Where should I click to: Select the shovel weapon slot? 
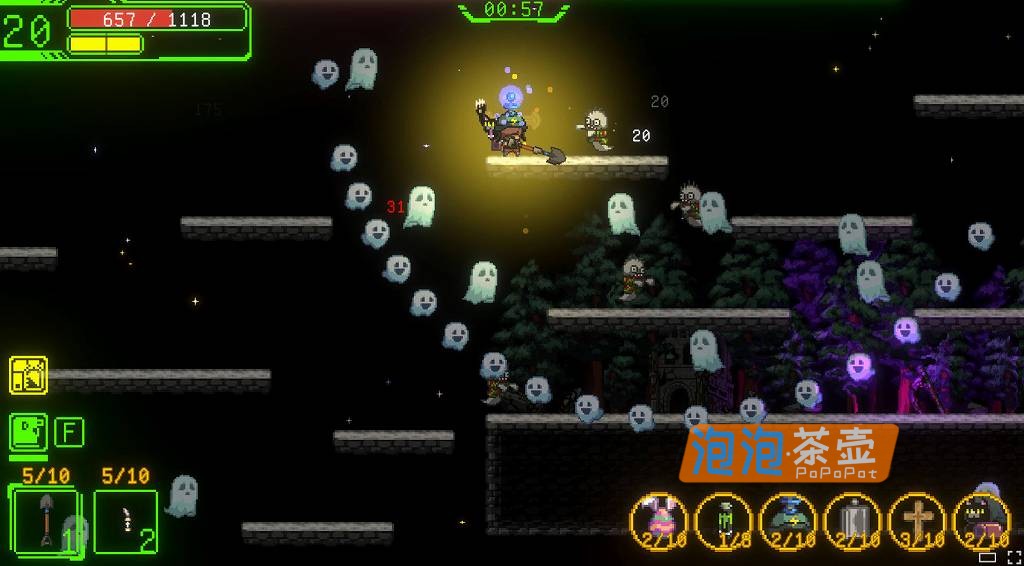(43, 520)
